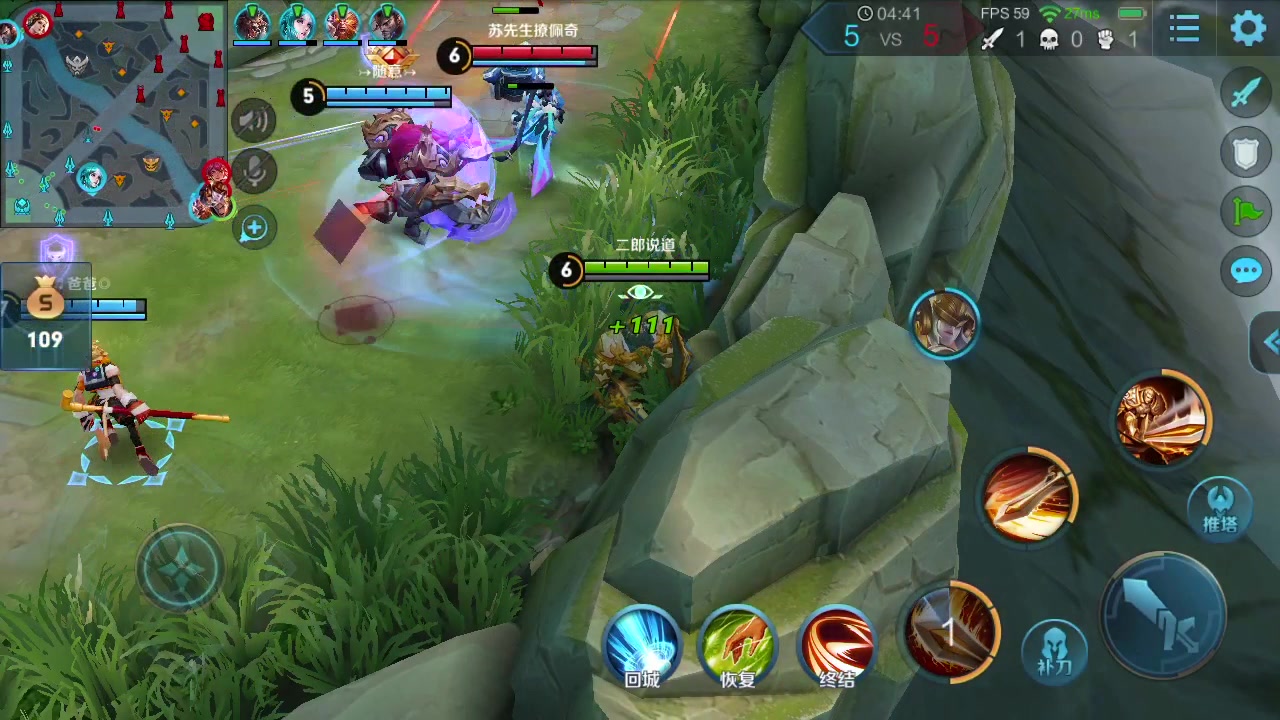
Task: Open the scoreboard list panel
Action: pyautogui.click(x=1185, y=28)
